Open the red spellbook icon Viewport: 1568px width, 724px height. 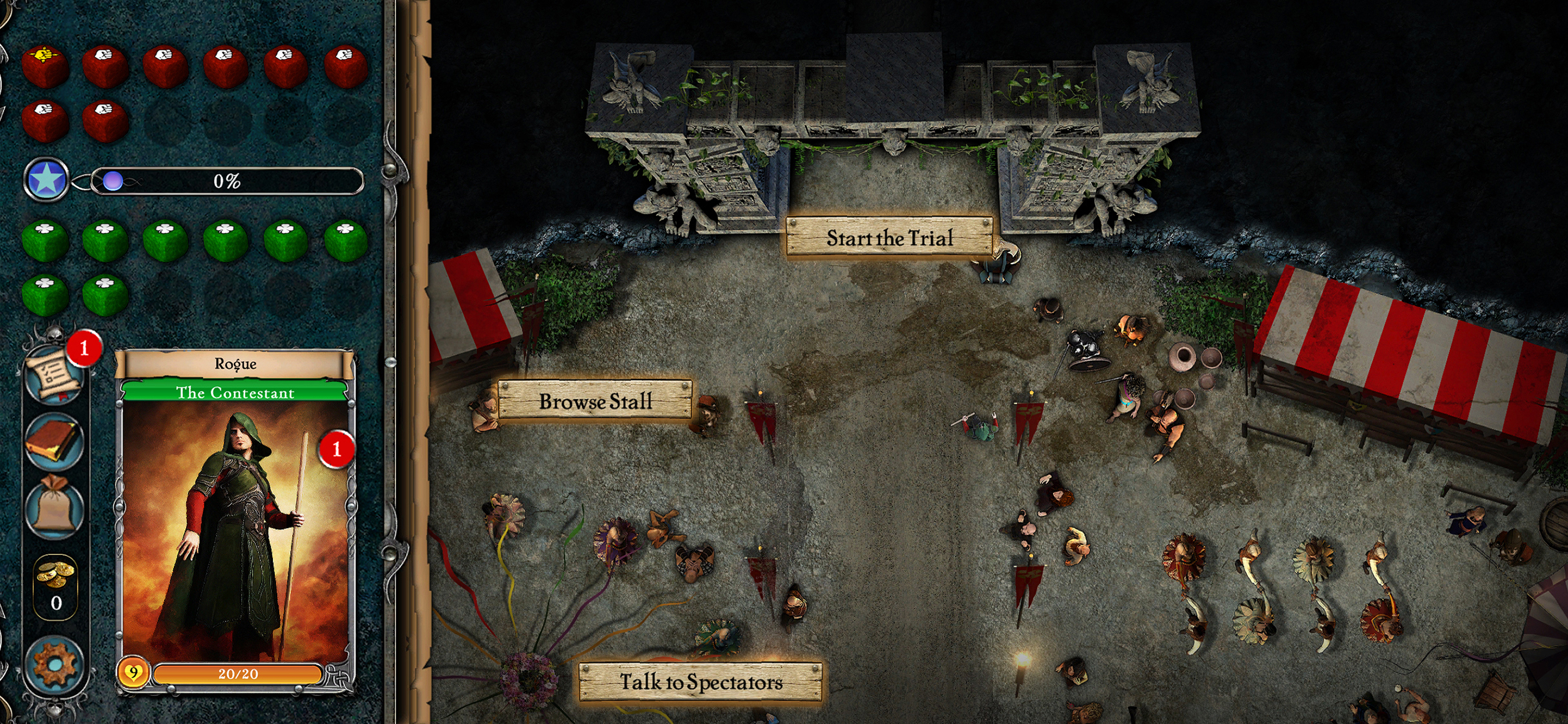[x=54, y=441]
